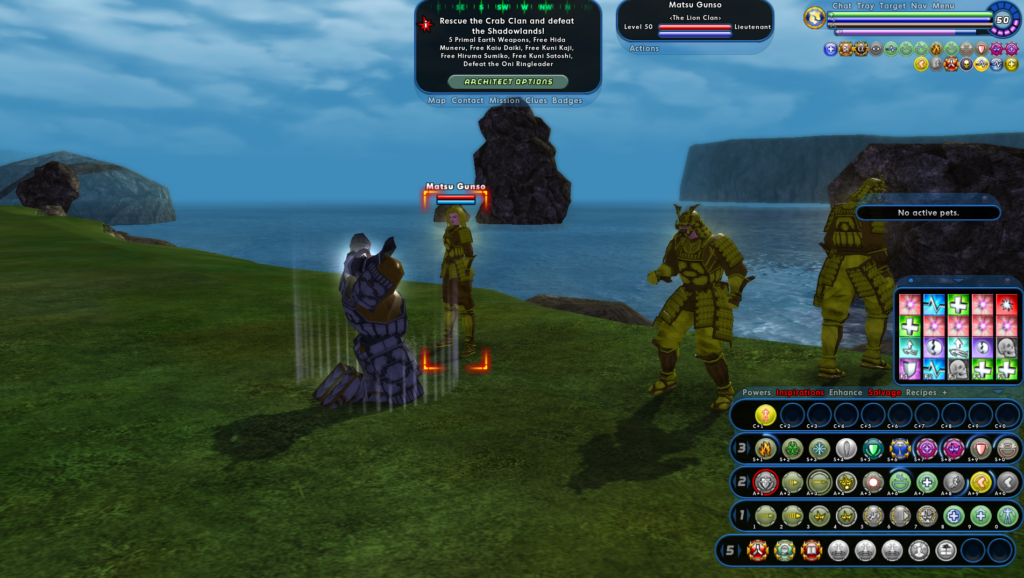Toggle the Tray window
The image size is (1024, 578).
[x=866, y=6]
